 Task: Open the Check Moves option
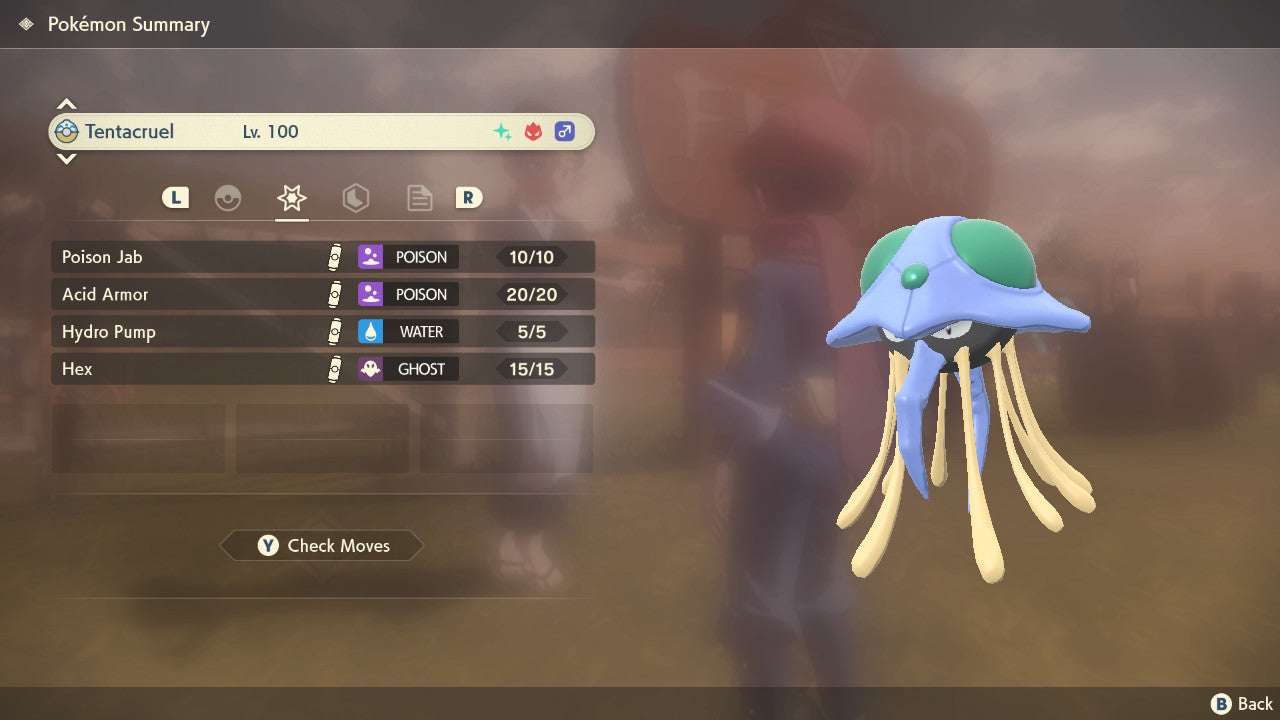tap(322, 546)
